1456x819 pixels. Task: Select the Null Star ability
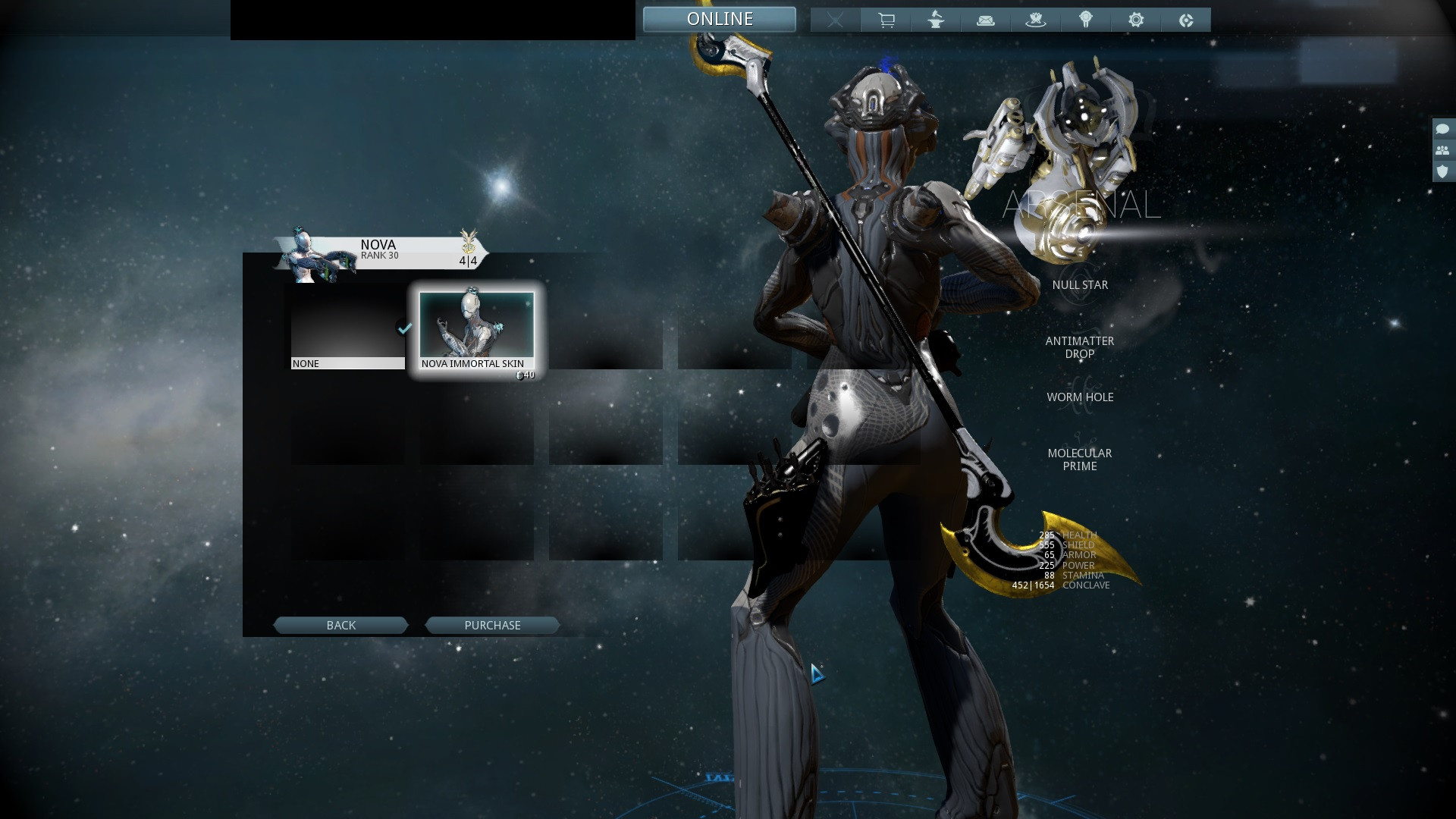pyautogui.click(x=1080, y=285)
